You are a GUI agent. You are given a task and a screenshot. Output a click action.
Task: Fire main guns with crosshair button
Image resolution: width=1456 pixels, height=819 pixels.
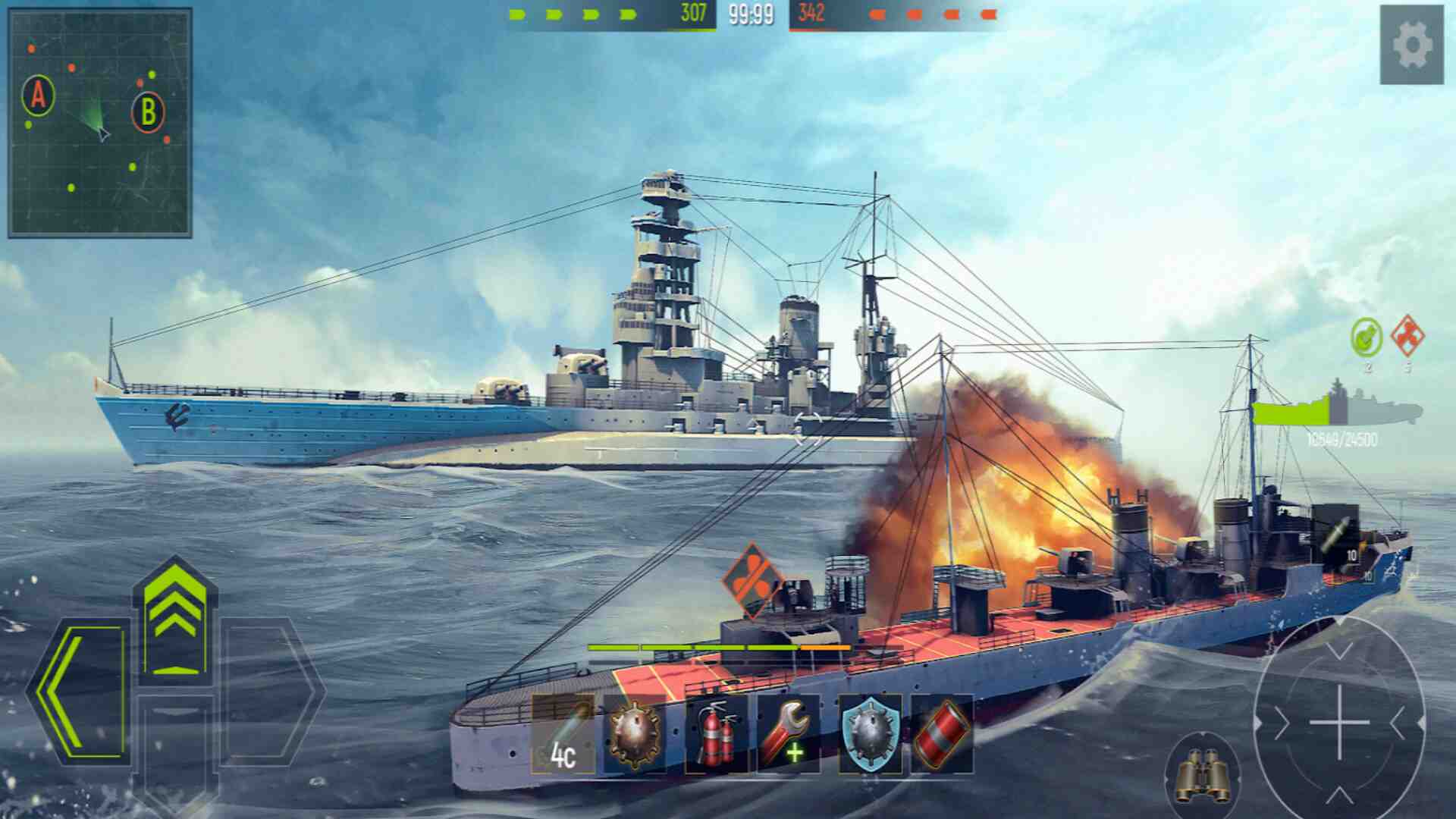[x=1339, y=722]
